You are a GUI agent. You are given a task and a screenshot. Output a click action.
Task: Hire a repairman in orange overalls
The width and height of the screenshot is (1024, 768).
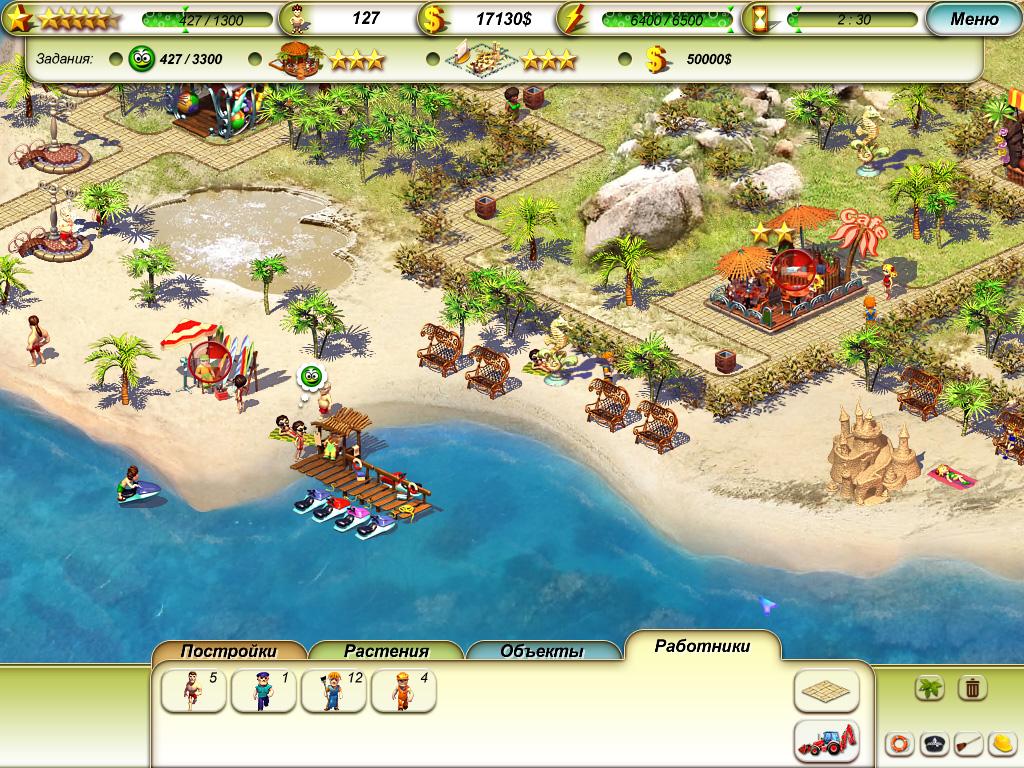(403, 691)
